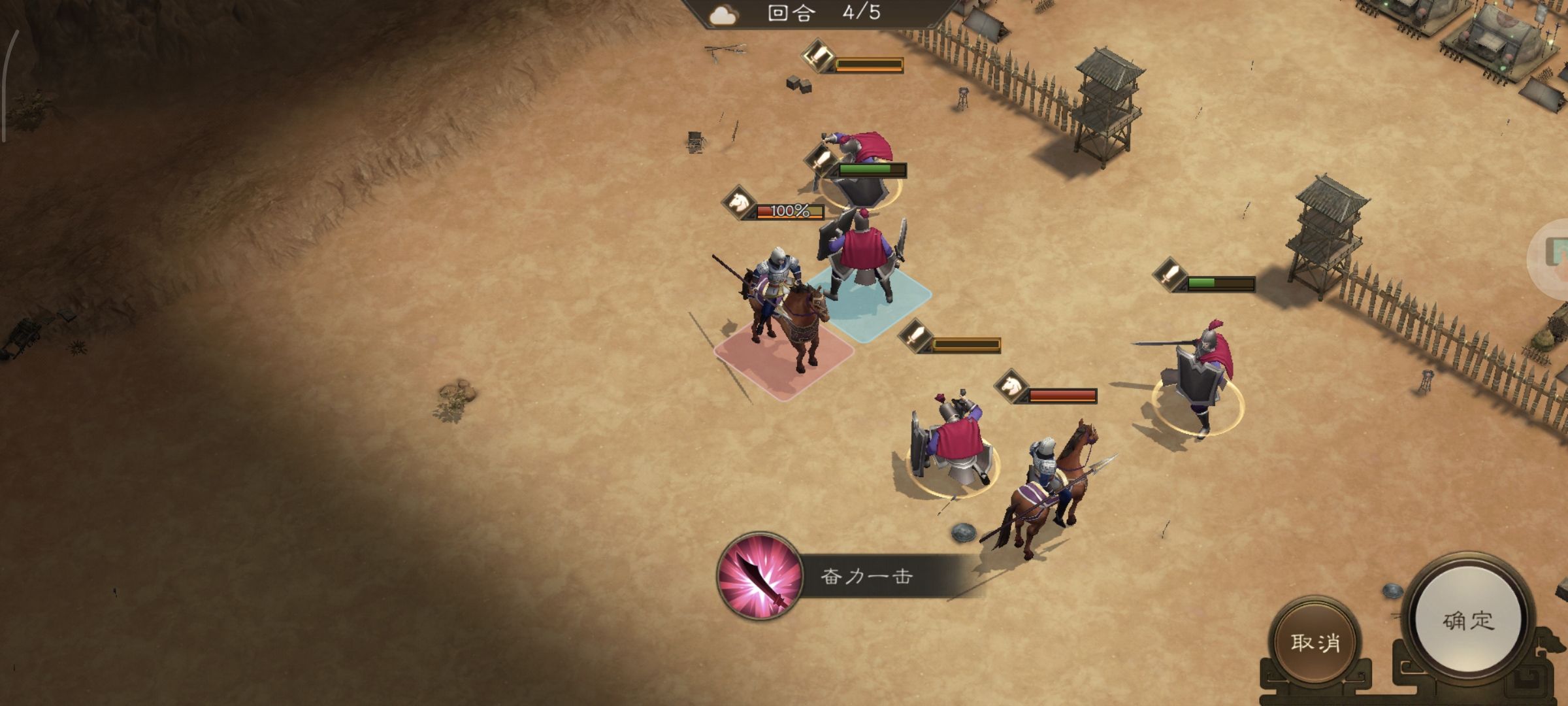Activate the 奋力一击 skill
Image resolution: width=1568 pixels, height=706 pixels.
coord(760,576)
